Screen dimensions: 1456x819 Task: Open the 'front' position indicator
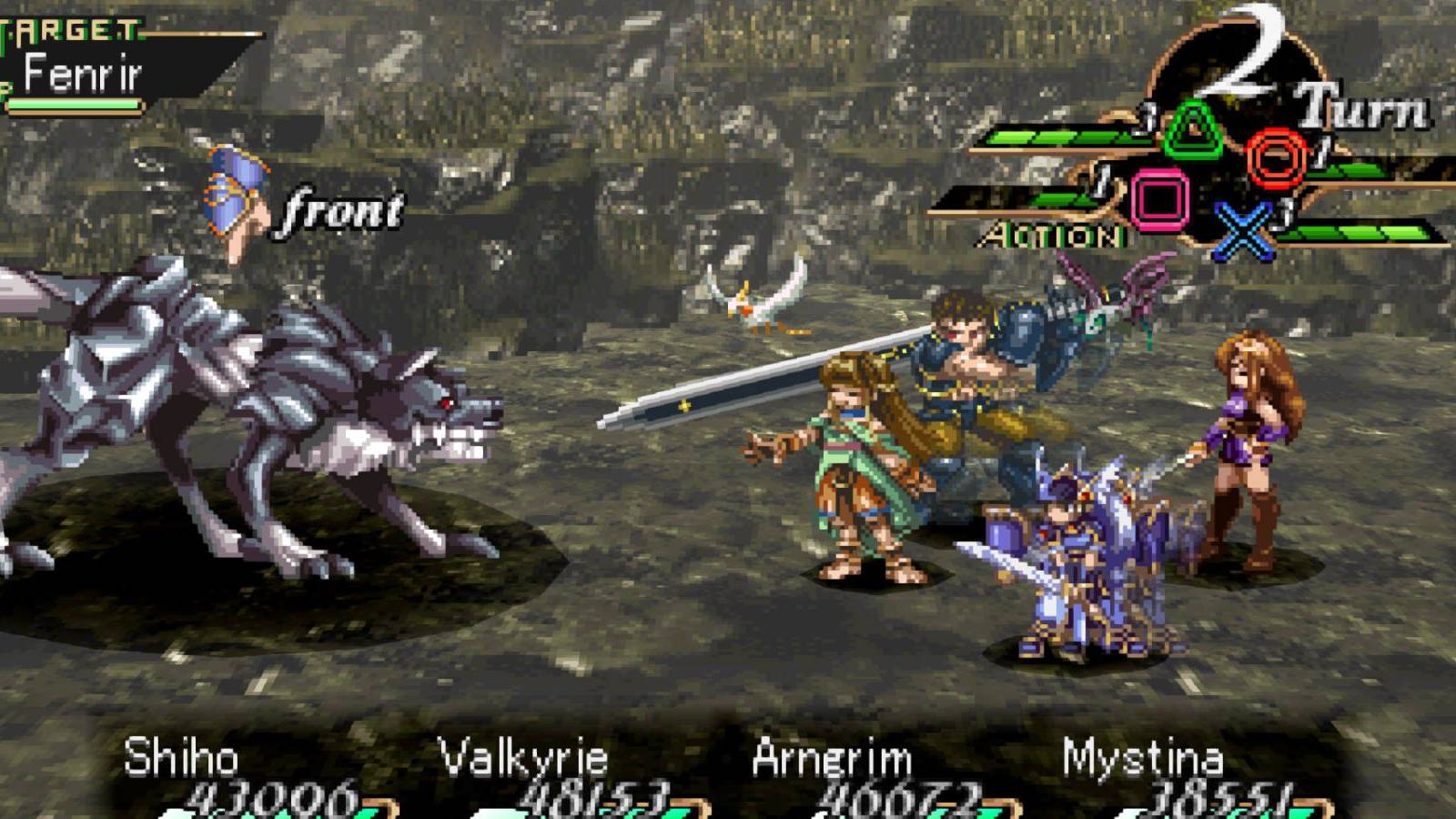tap(341, 209)
